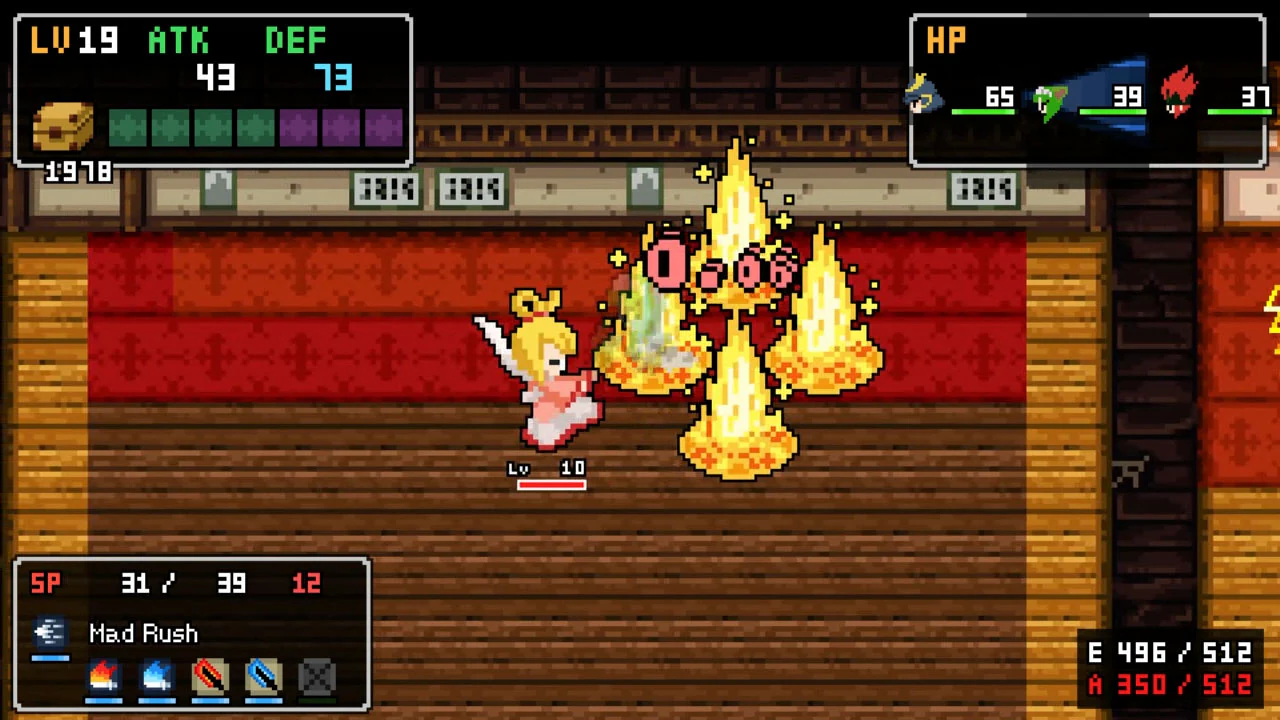Select the blue sword item icon

coord(263,678)
